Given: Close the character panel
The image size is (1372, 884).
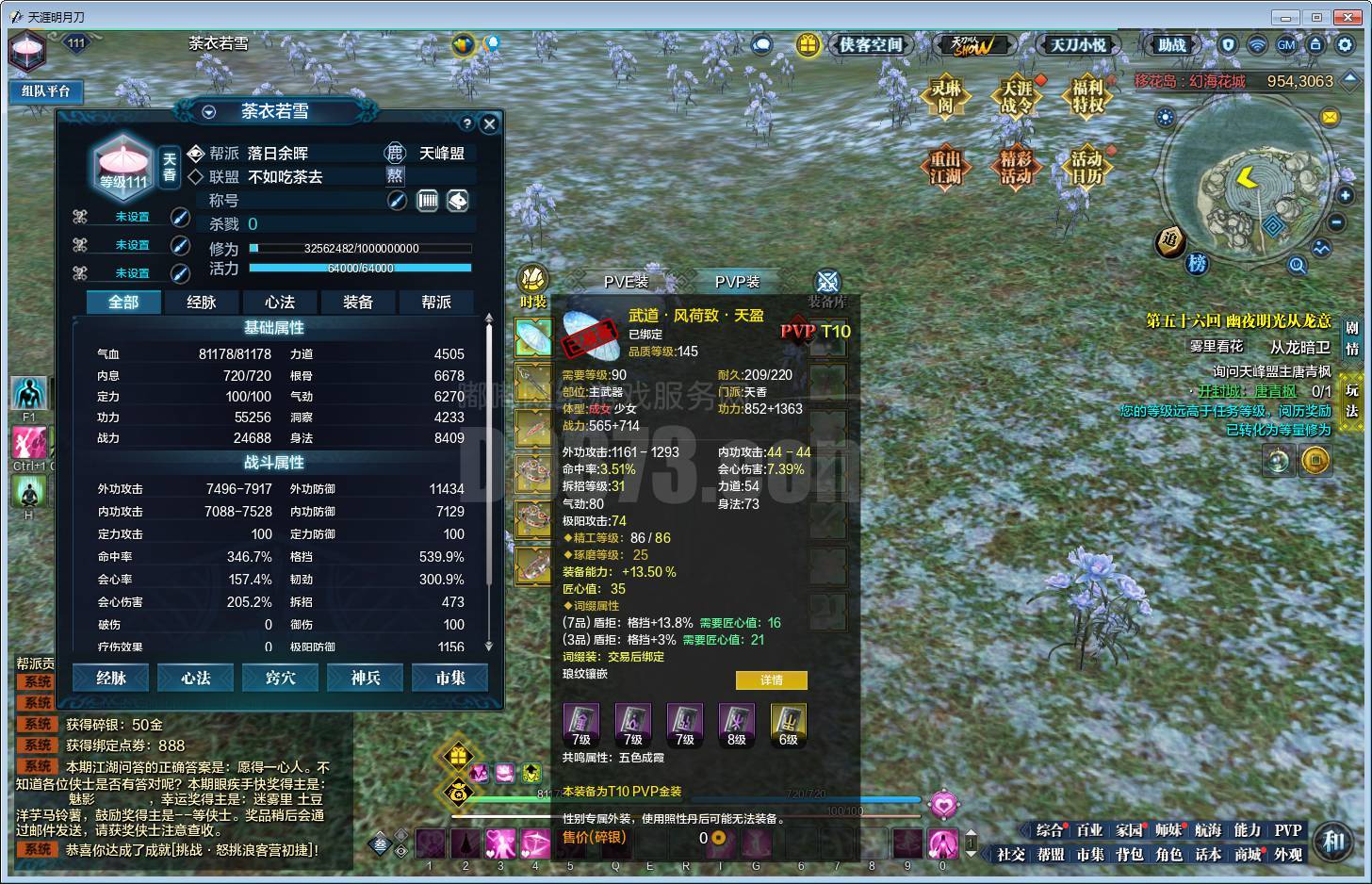Looking at the screenshot, I should (489, 123).
